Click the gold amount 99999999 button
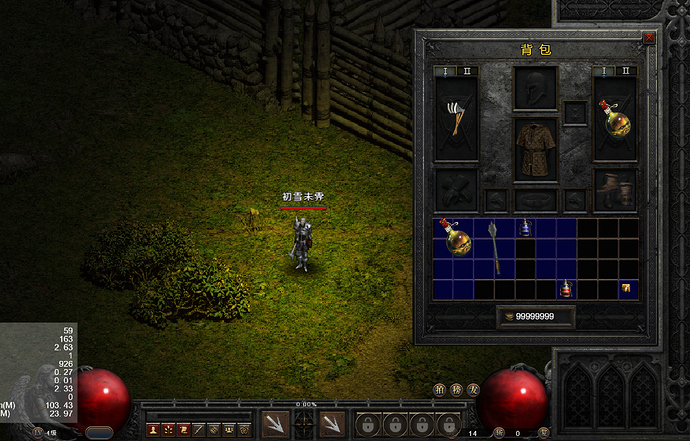 tap(535, 317)
